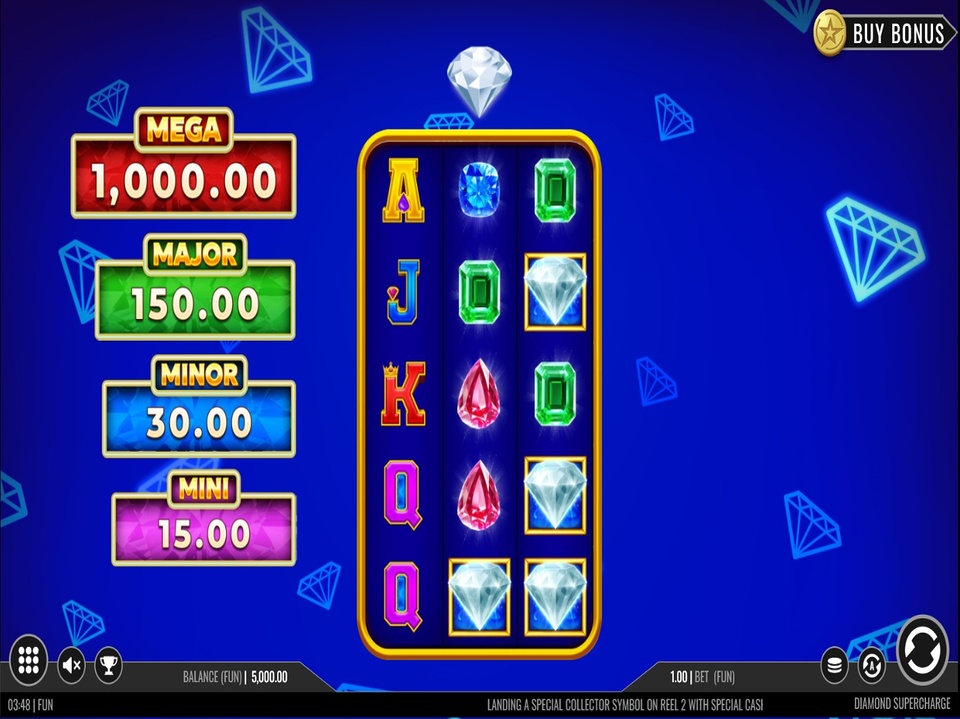Viewport: 960px width, 719px height.
Task: Toggle the muted speaker sound icon
Action: click(x=71, y=663)
